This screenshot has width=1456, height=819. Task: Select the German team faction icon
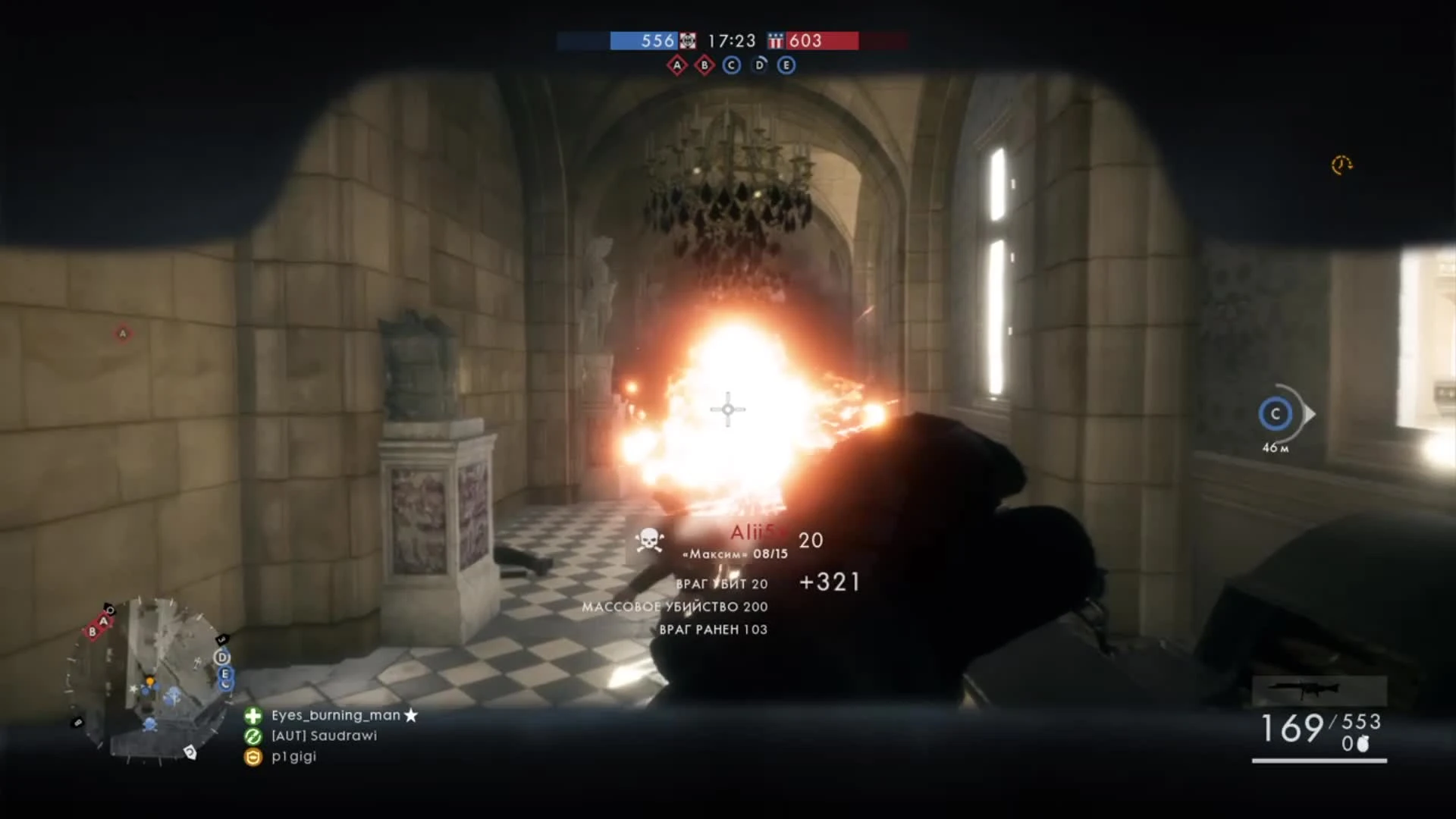pyautogui.click(x=689, y=41)
